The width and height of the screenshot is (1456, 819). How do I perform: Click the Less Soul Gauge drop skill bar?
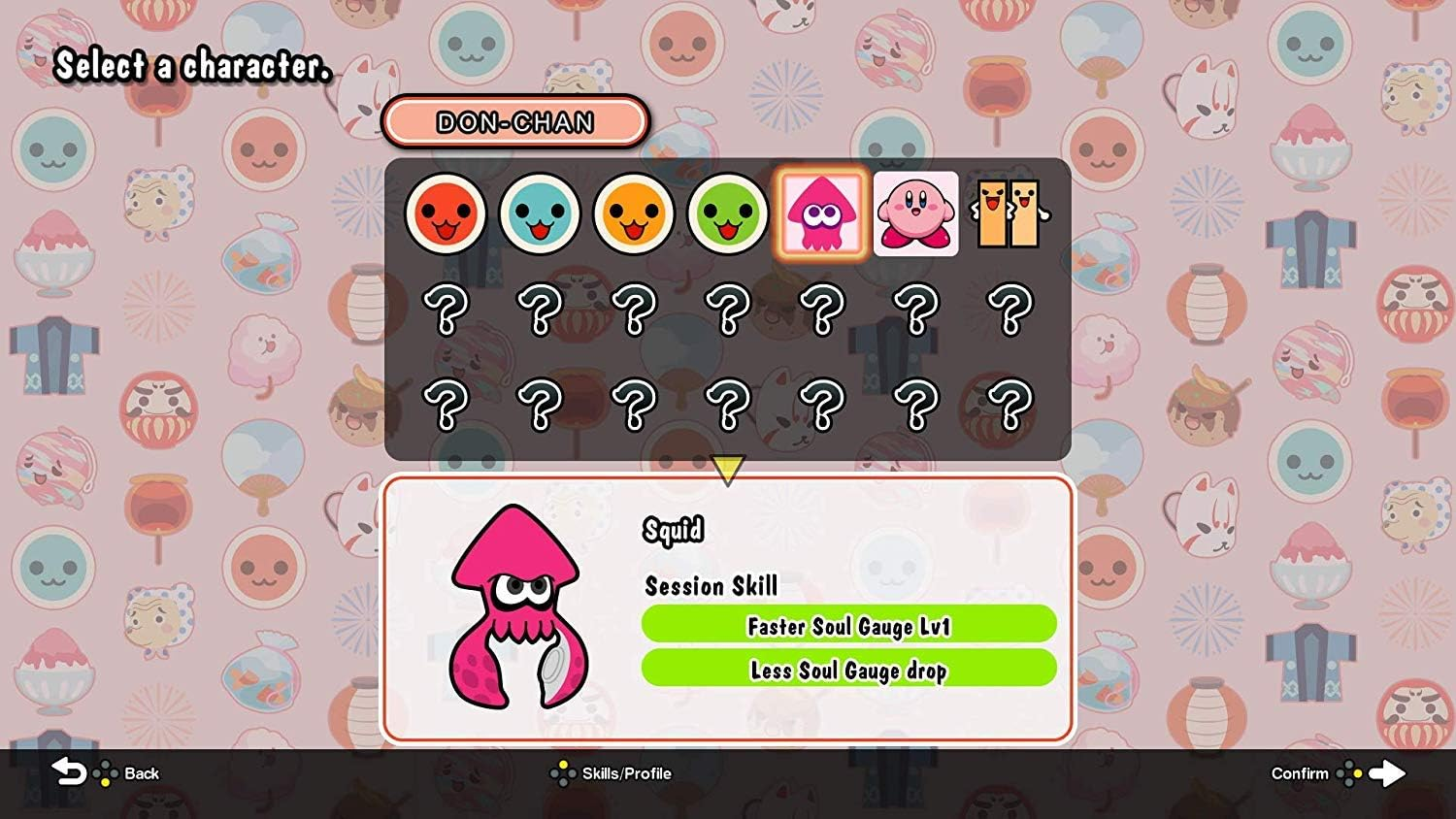point(848,670)
